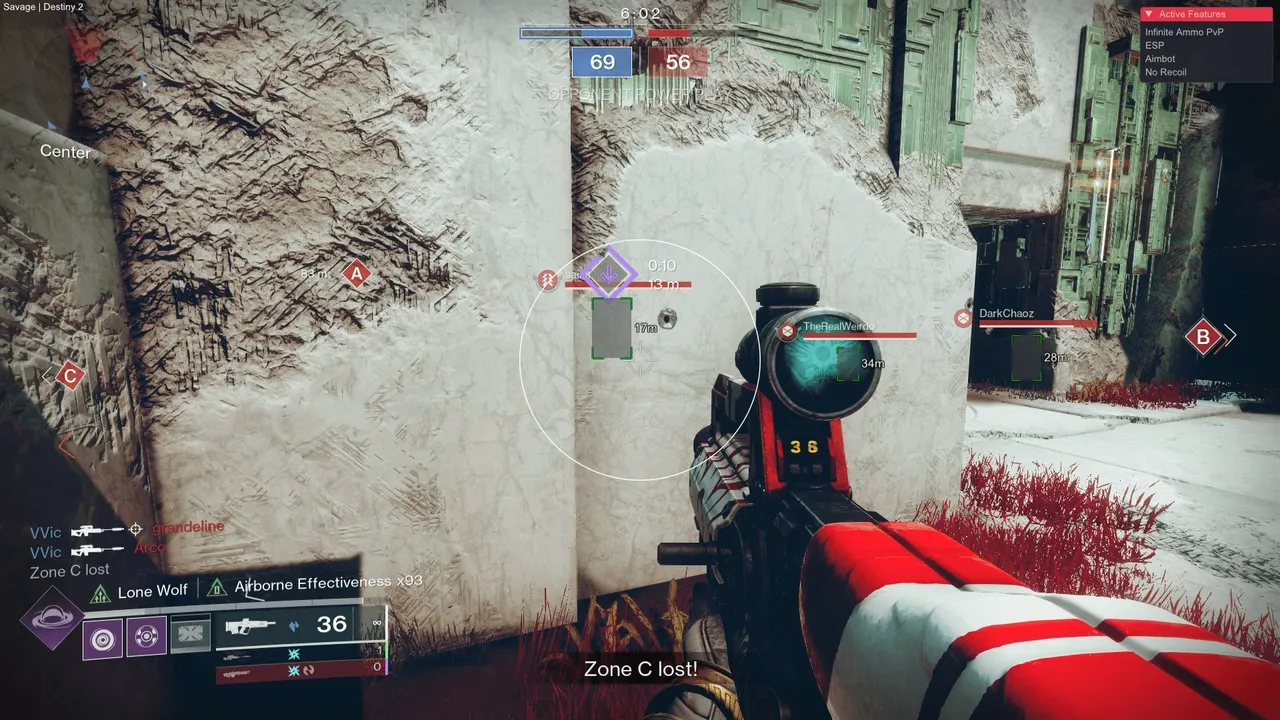Click the Zone C capture marker
This screenshot has height=720, width=1280.
[x=69, y=376]
